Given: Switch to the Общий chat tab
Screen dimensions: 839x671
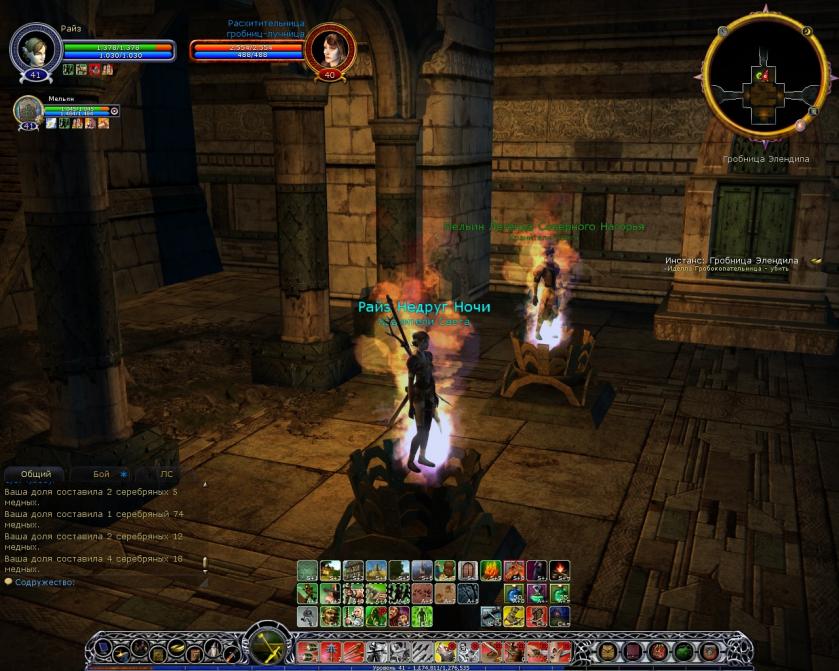Looking at the screenshot, I should click(x=35, y=474).
